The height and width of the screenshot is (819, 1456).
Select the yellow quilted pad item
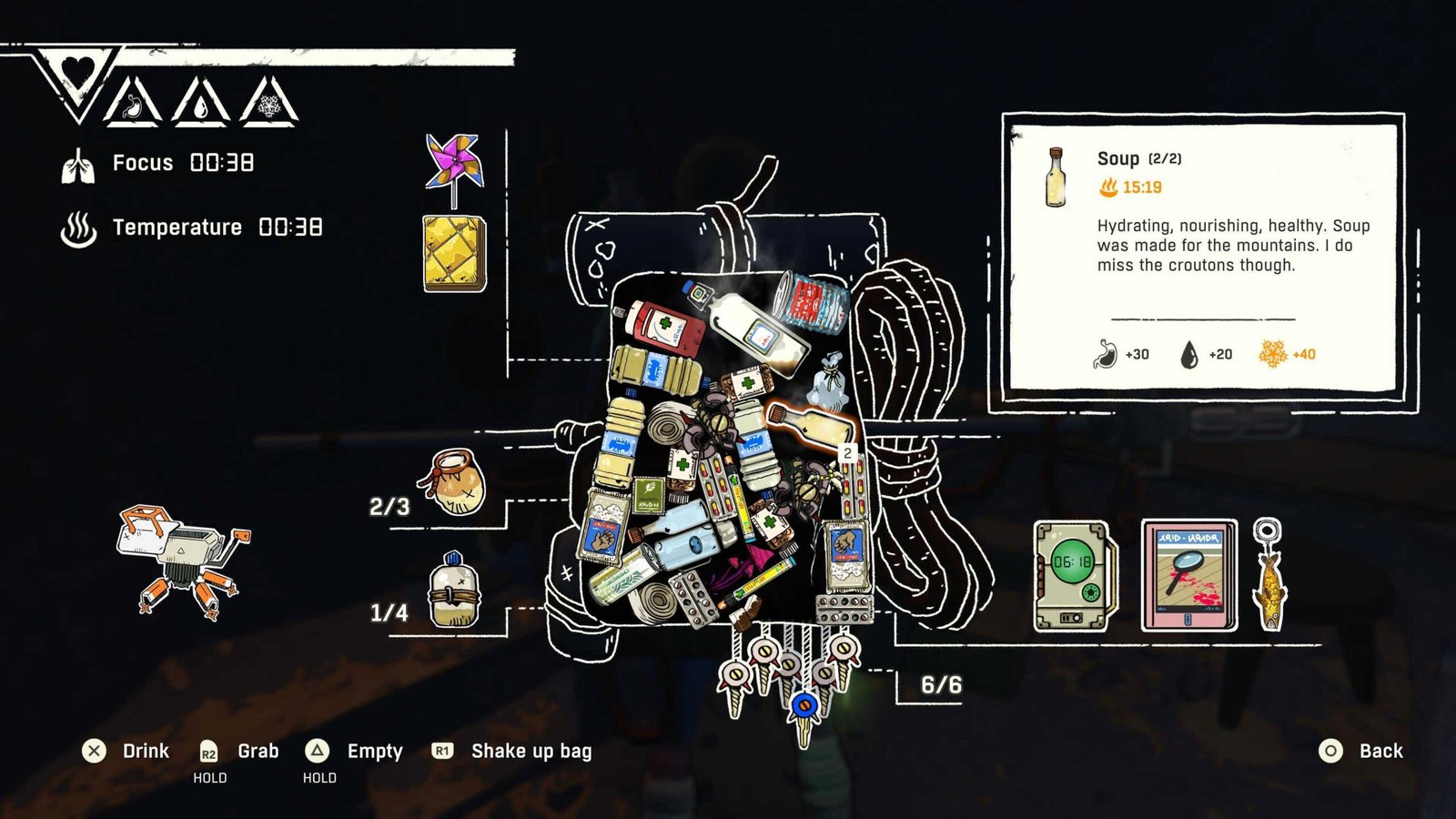454,253
